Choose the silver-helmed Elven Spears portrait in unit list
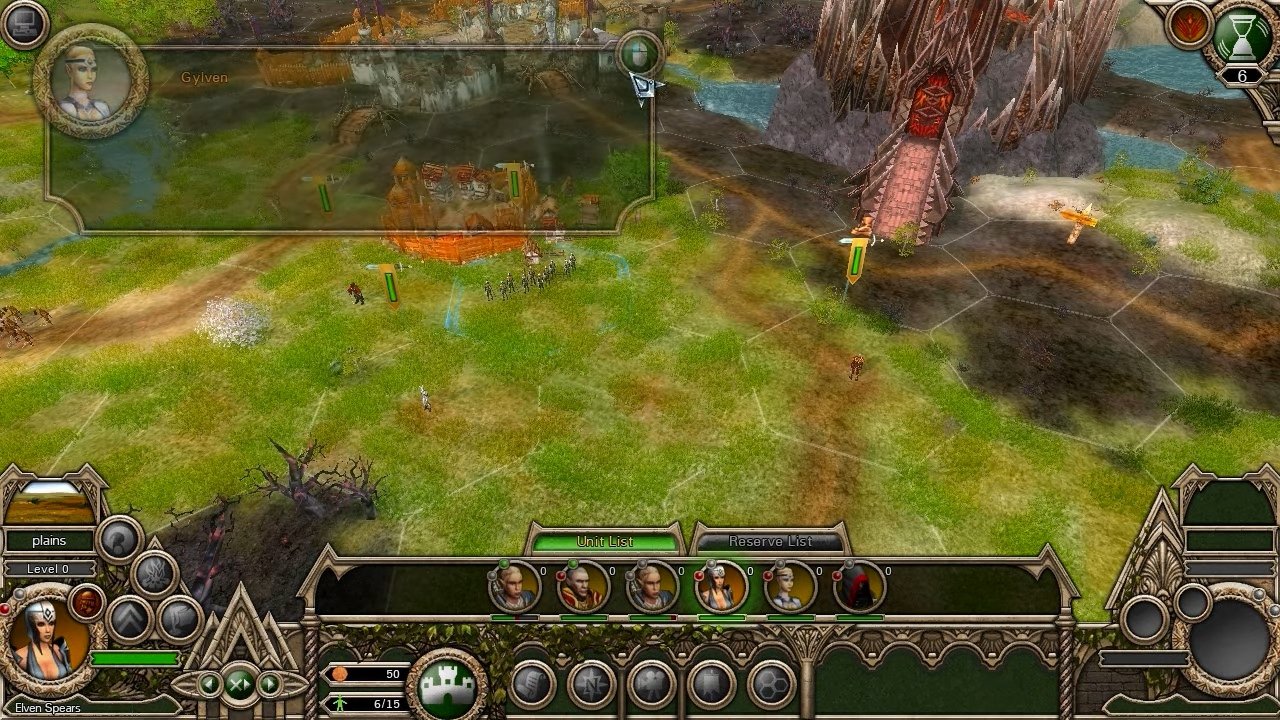The height and width of the screenshot is (720, 1280). pos(721,586)
